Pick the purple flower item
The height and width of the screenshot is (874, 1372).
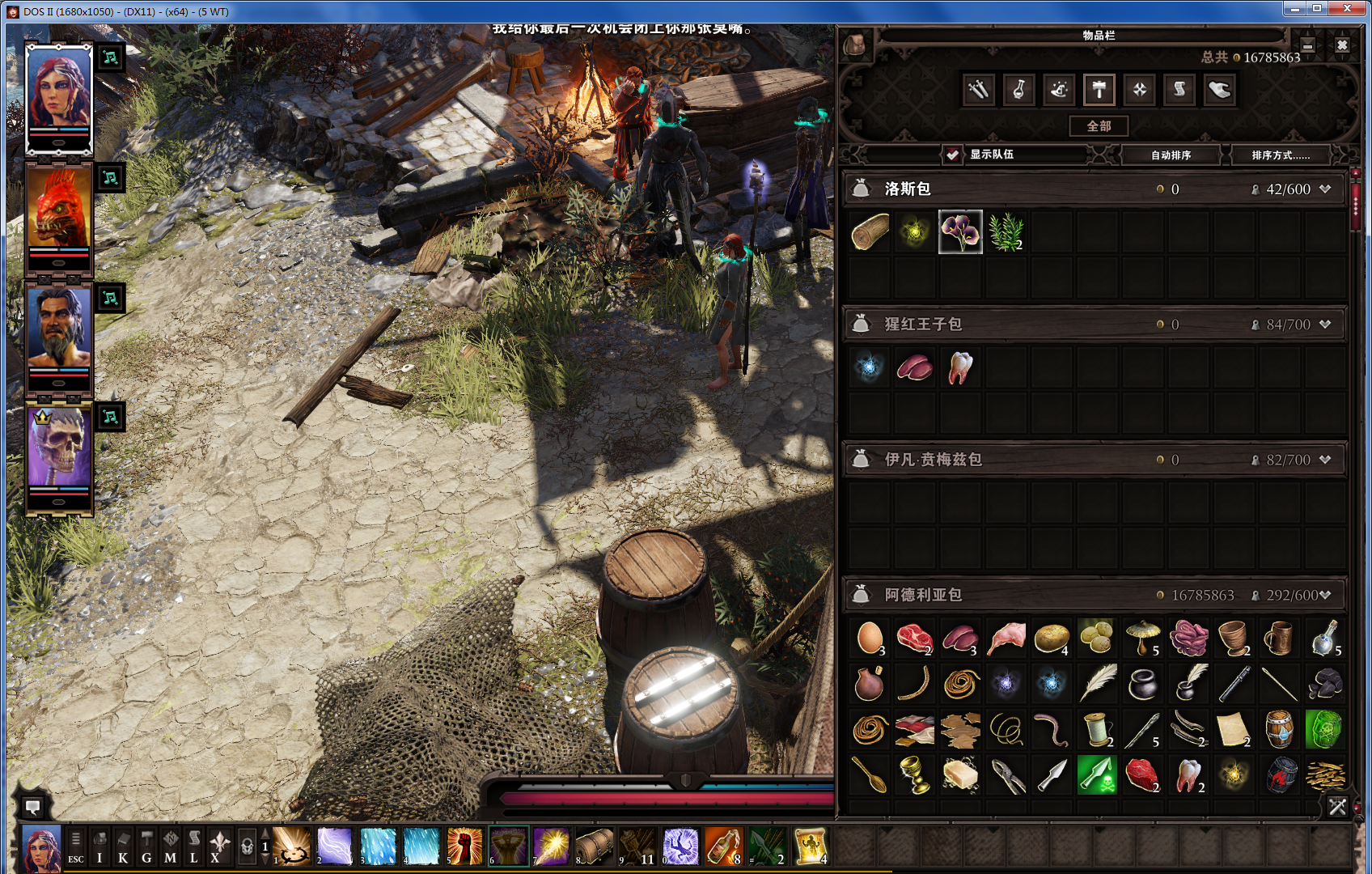pyautogui.click(x=960, y=232)
